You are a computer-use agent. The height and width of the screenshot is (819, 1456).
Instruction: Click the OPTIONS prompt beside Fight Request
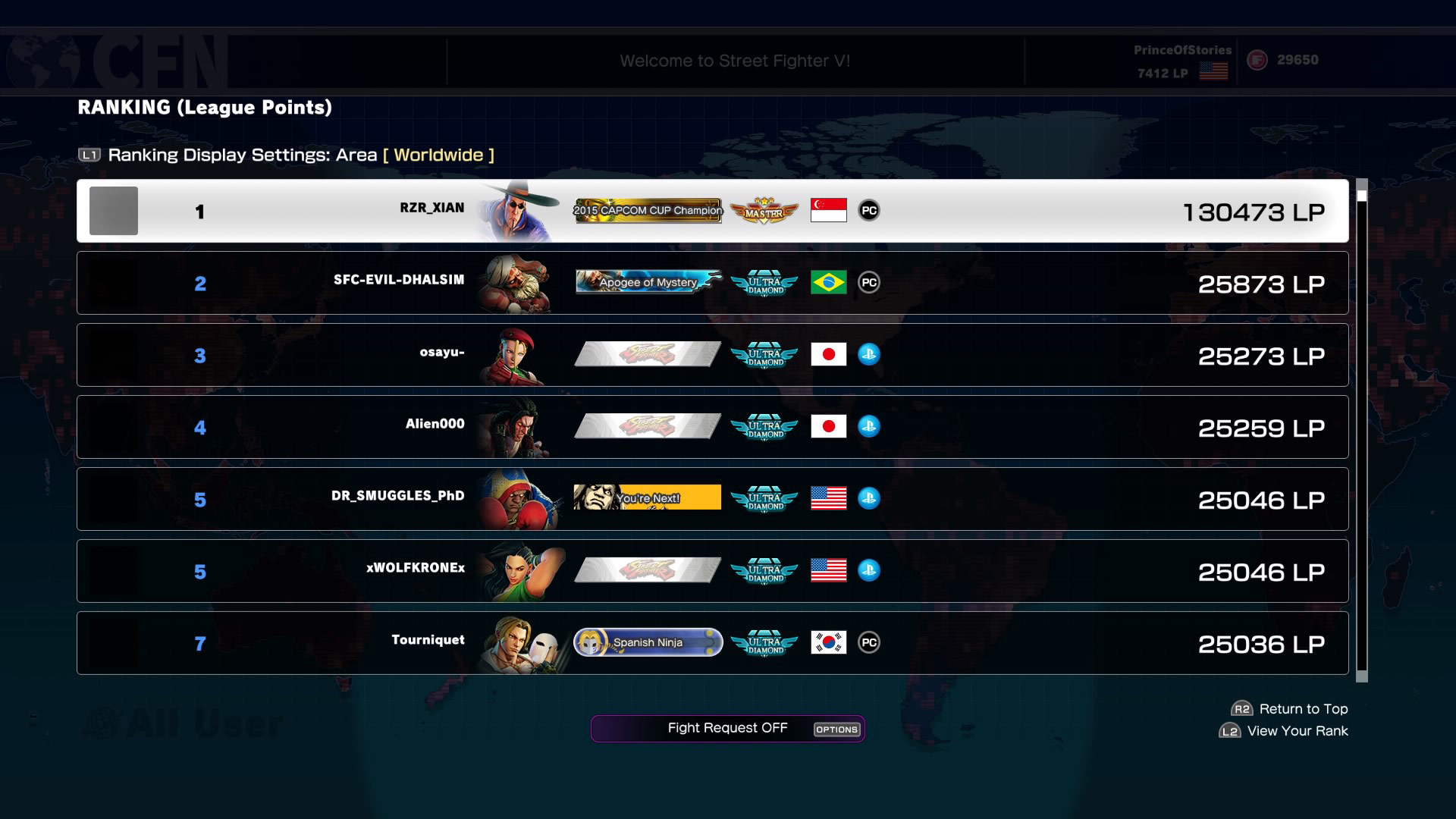pos(837,730)
